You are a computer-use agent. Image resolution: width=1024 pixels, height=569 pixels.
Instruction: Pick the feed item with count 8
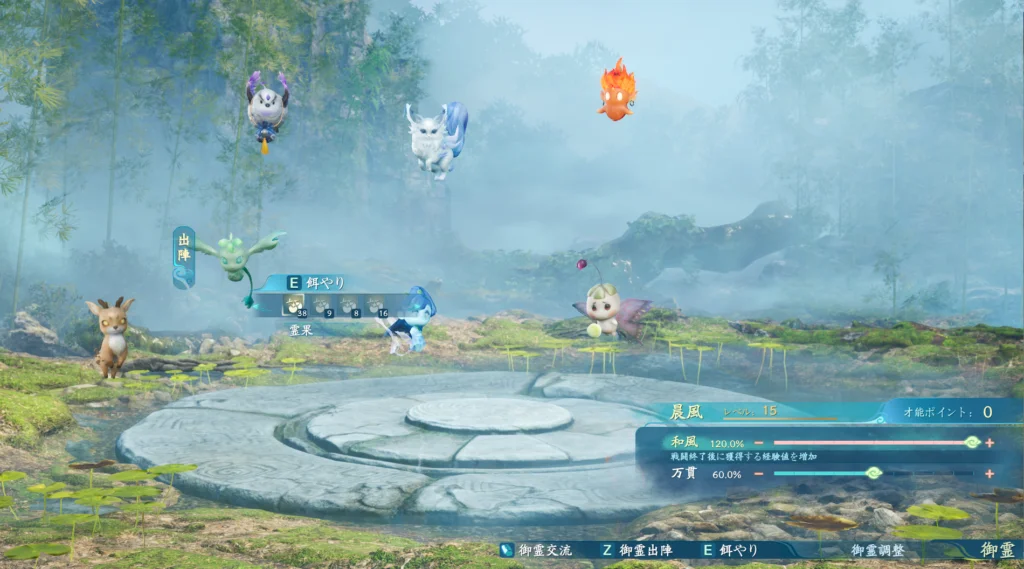point(349,304)
